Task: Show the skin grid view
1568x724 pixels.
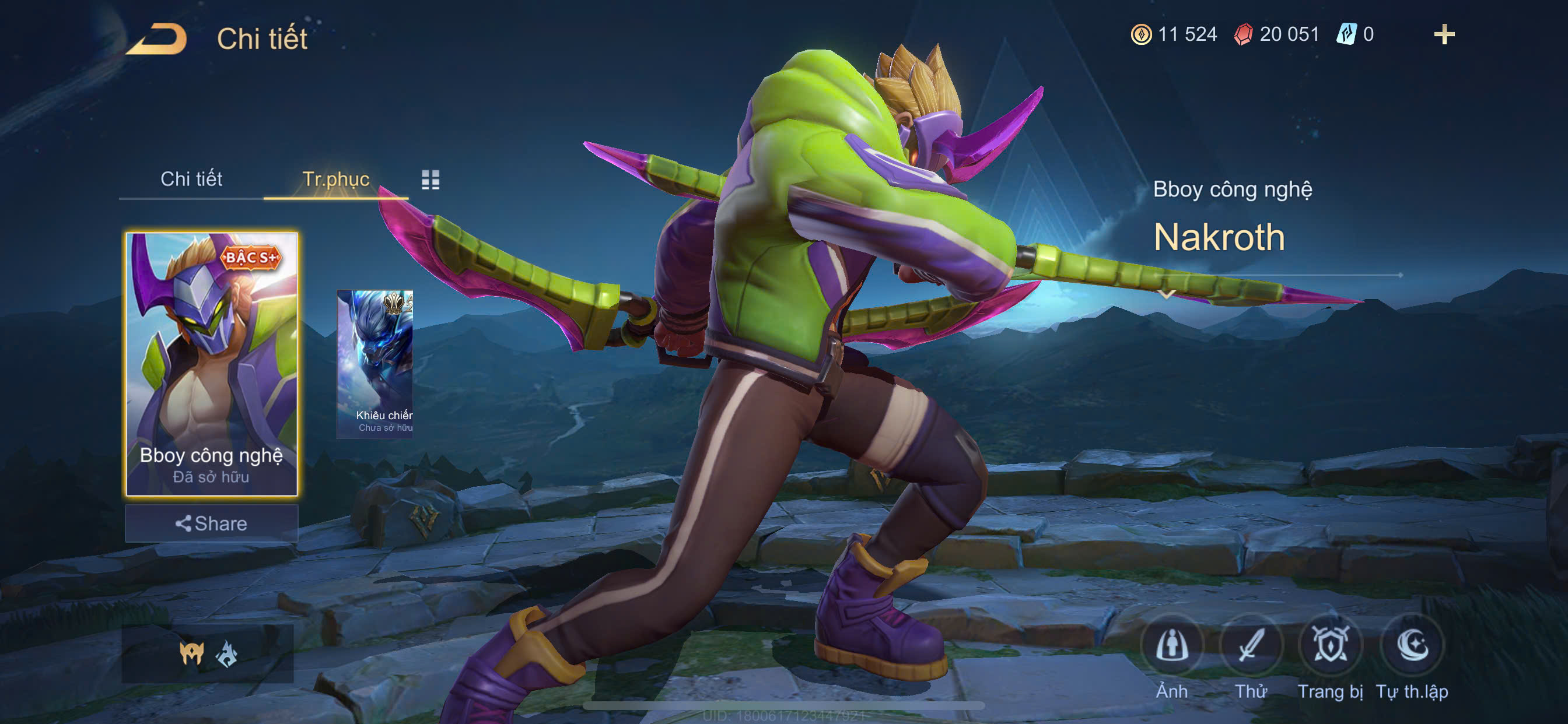Action: tap(430, 180)
